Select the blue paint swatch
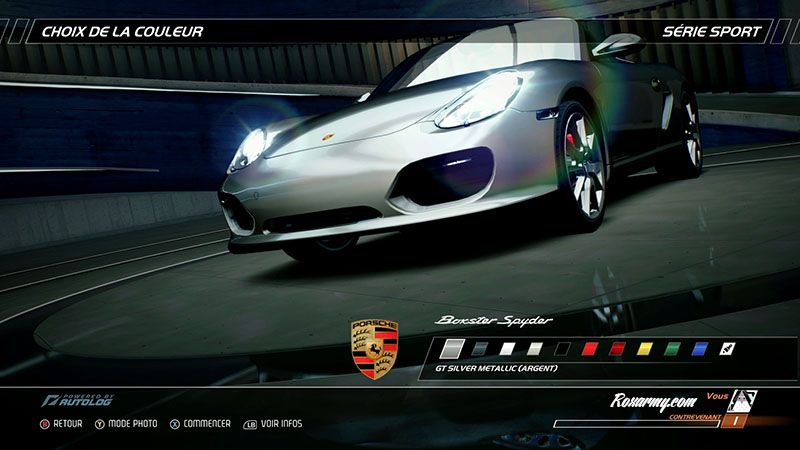 (700, 349)
